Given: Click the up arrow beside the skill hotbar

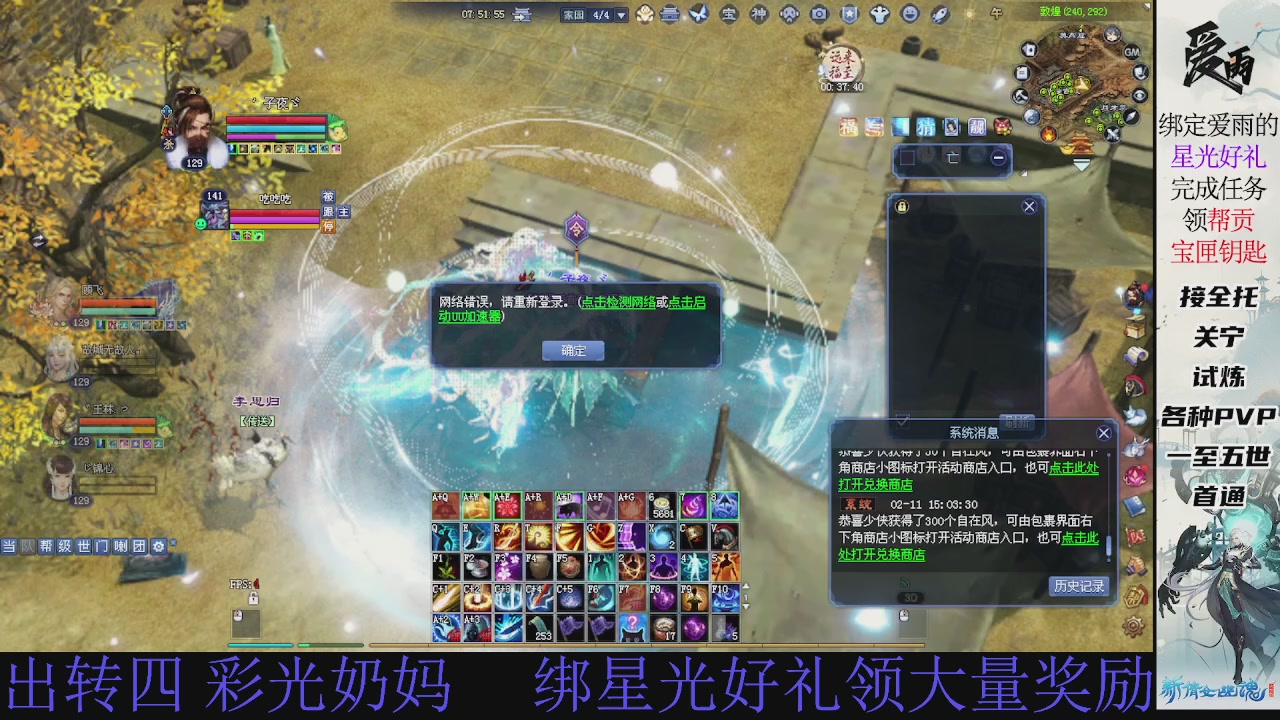Looking at the screenshot, I should click(746, 586).
